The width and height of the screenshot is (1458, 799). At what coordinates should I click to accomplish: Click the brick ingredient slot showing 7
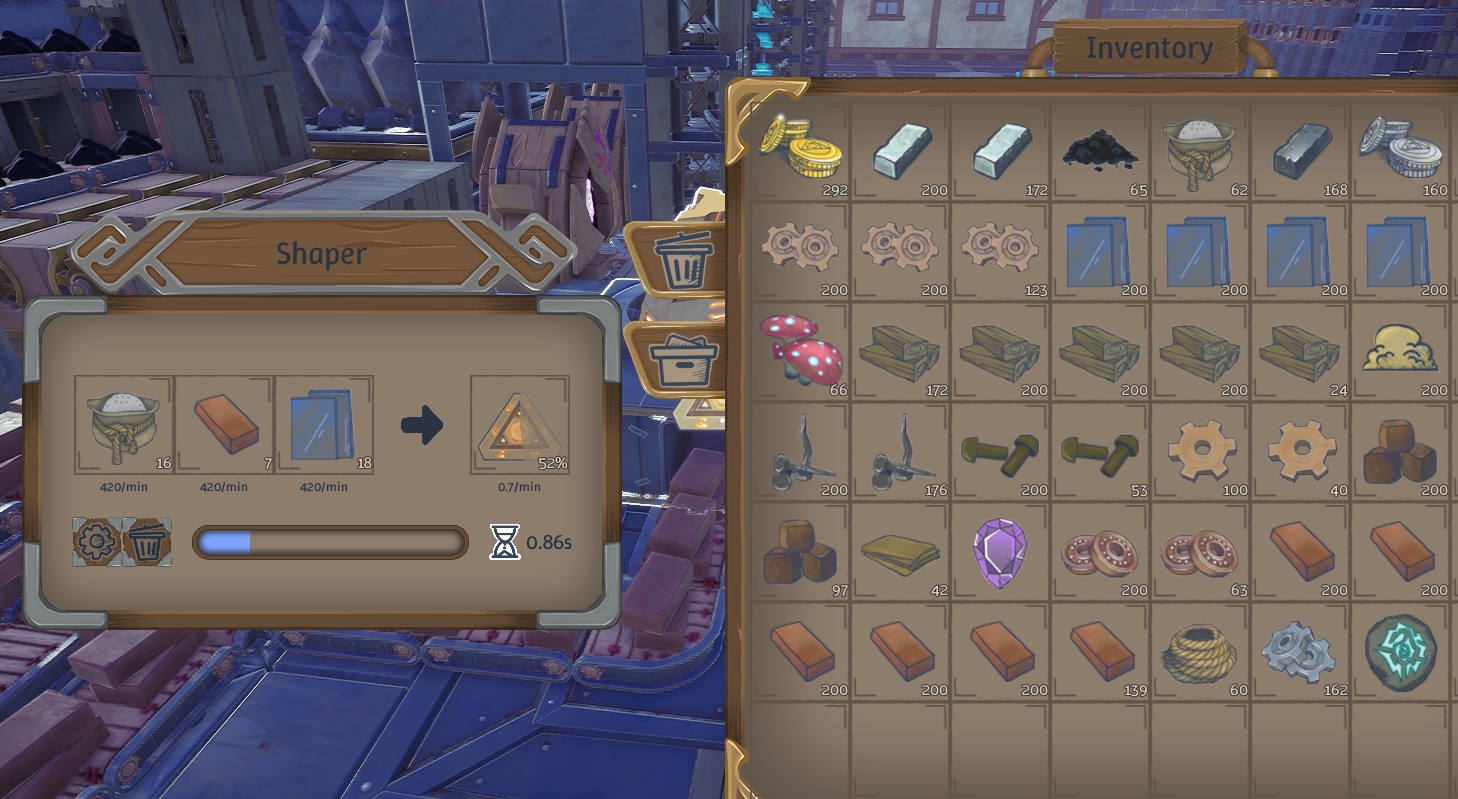225,424
